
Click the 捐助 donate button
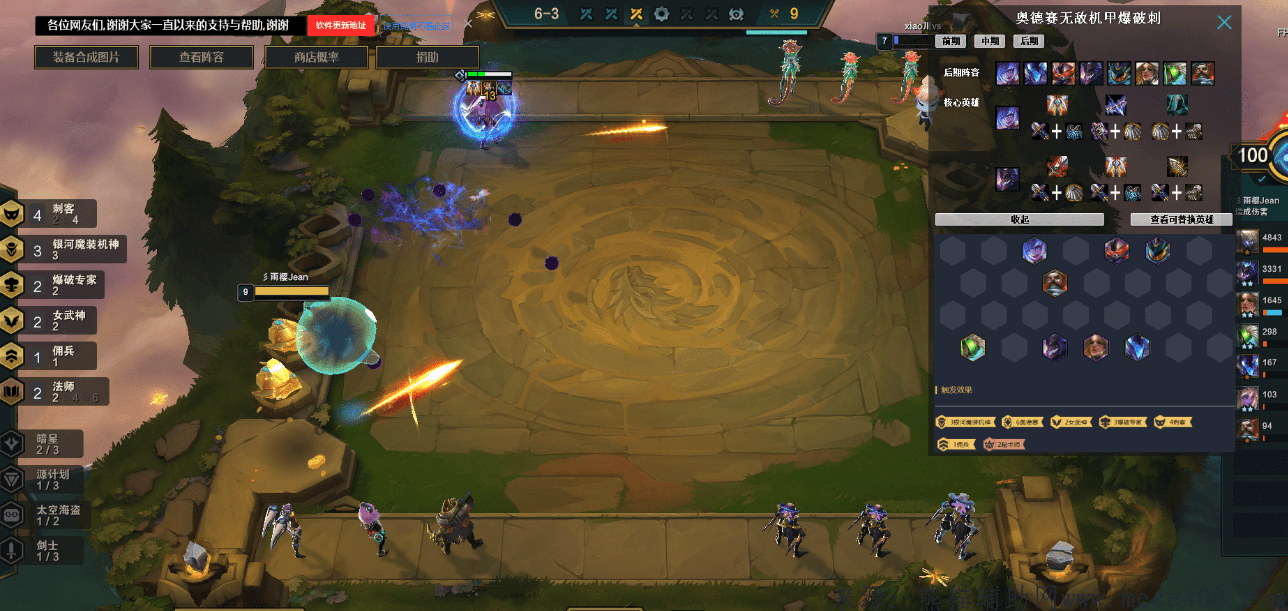(427, 58)
